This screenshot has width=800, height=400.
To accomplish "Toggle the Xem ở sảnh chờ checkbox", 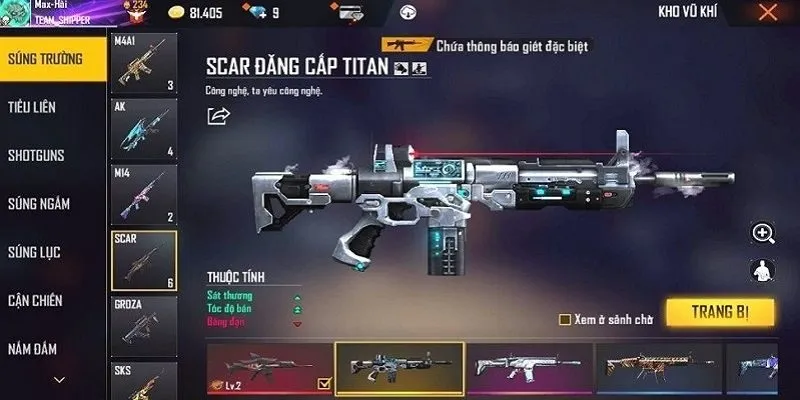I will click(565, 320).
